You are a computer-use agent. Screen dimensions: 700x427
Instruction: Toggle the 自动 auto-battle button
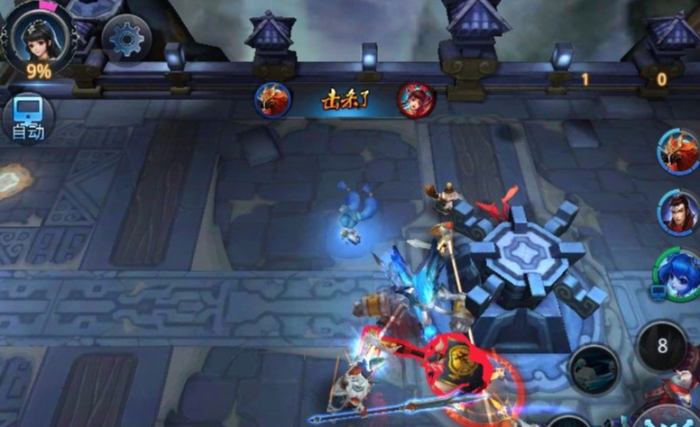[x=27, y=117]
